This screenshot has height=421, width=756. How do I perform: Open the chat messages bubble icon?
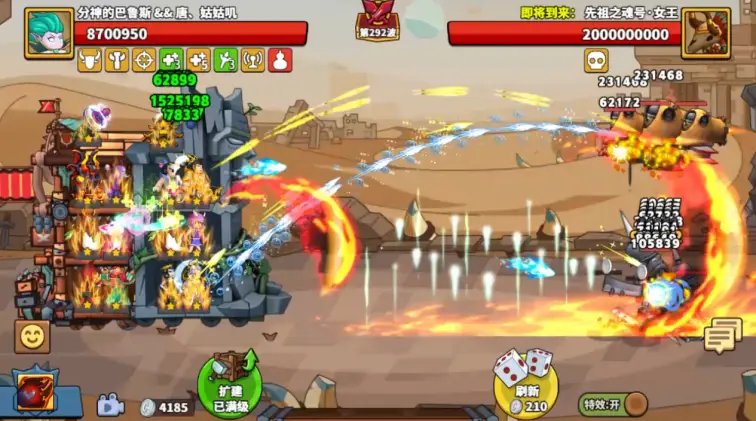(x=722, y=336)
